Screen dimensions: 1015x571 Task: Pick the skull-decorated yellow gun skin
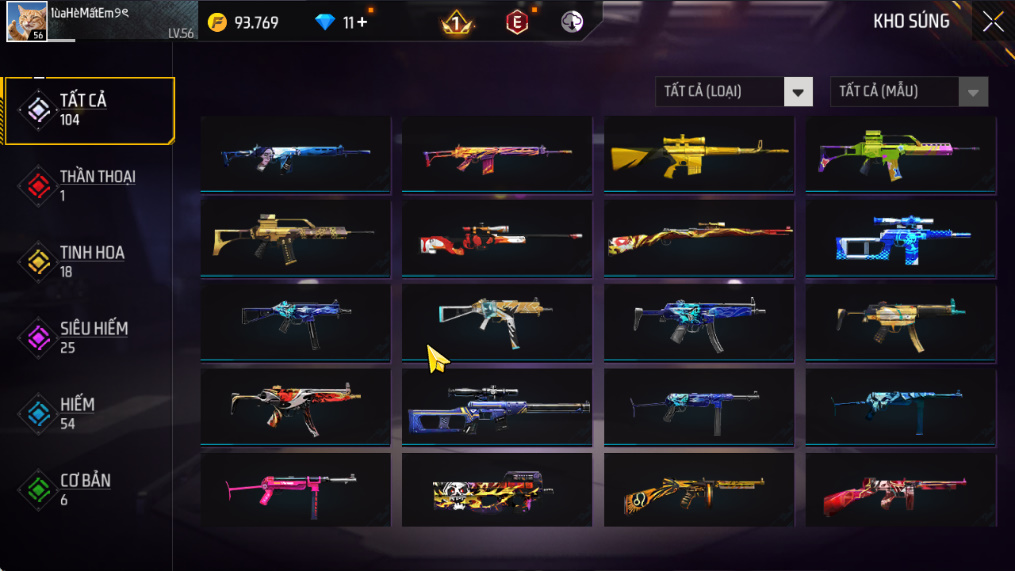[496, 491]
